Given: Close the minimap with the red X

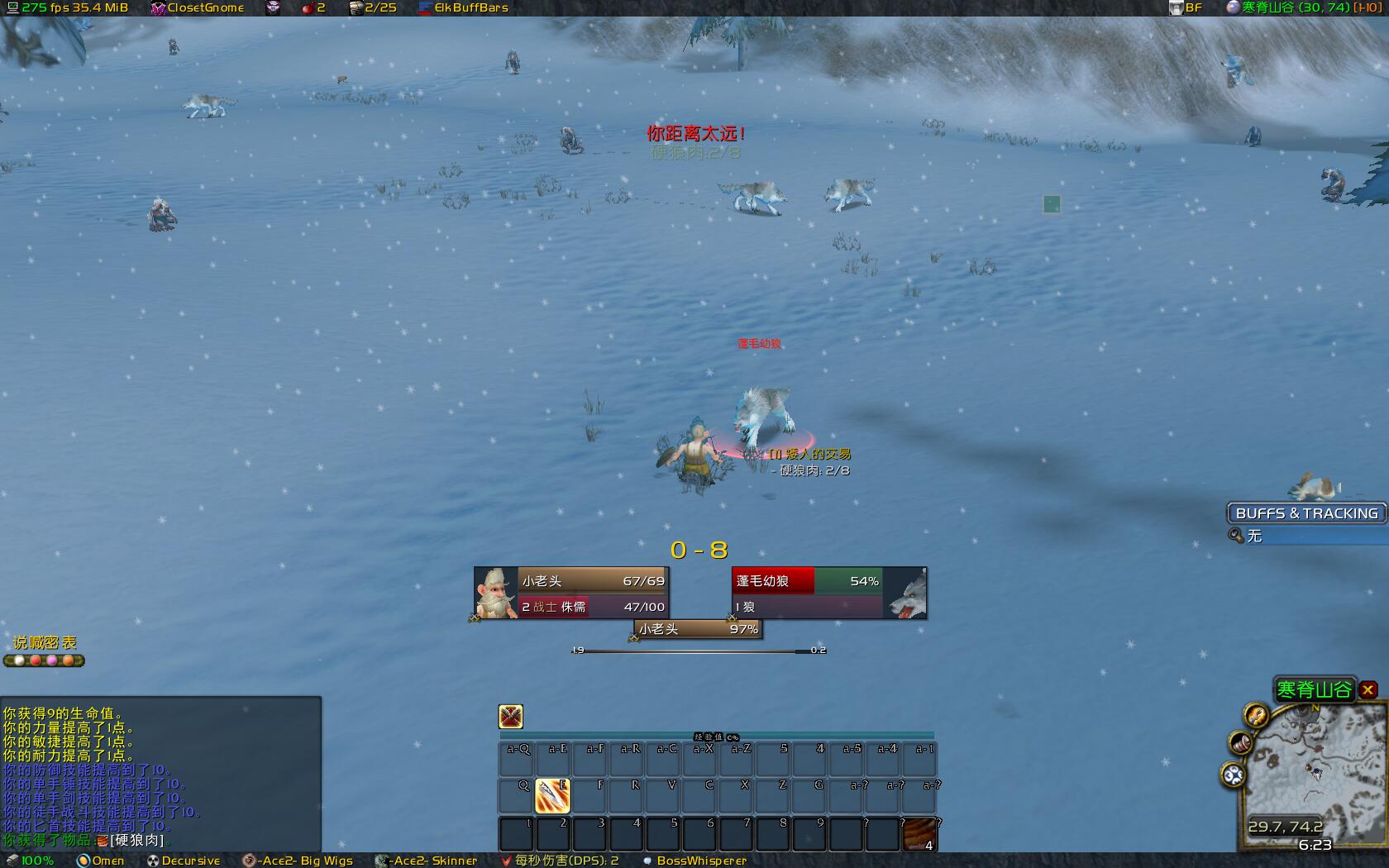Looking at the screenshot, I should (x=1368, y=689).
